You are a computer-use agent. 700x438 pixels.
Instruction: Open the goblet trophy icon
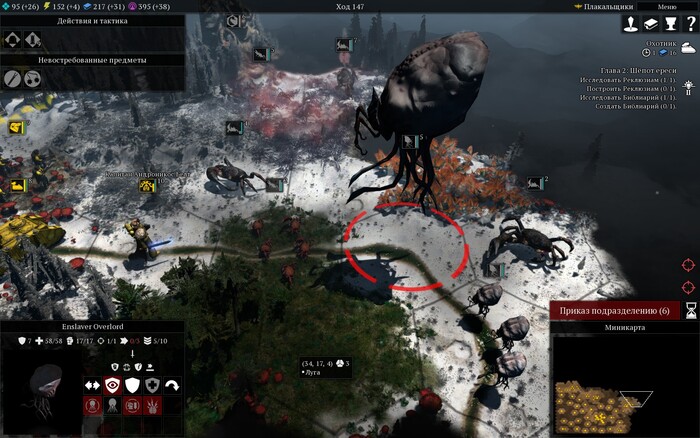coord(671,24)
